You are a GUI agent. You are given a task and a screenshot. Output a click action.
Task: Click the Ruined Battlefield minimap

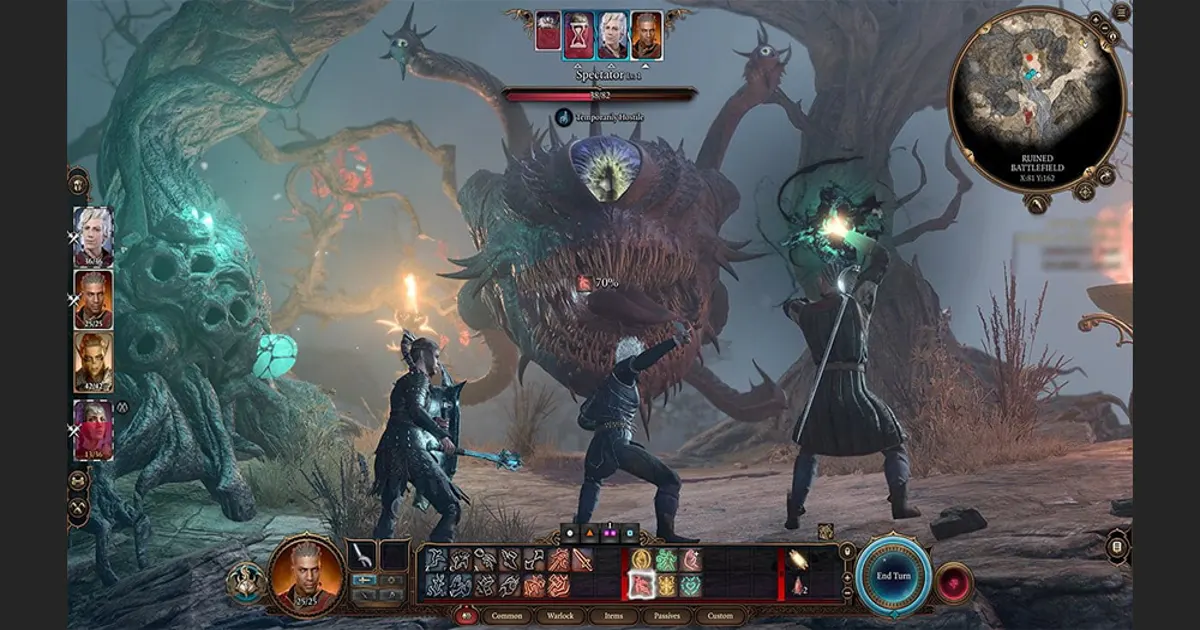tap(1037, 98)
